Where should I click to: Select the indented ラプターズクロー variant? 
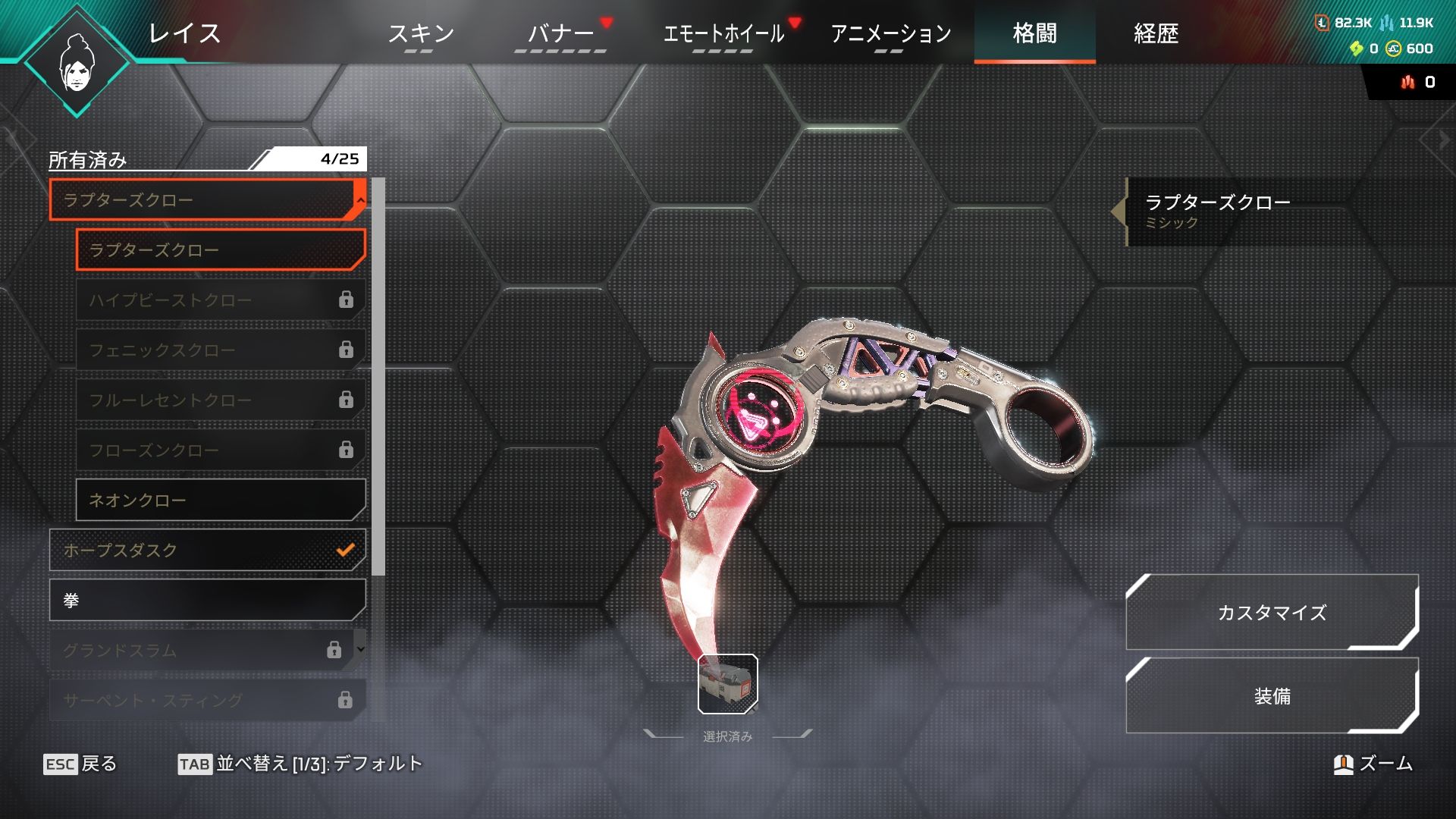pos(220,250)
